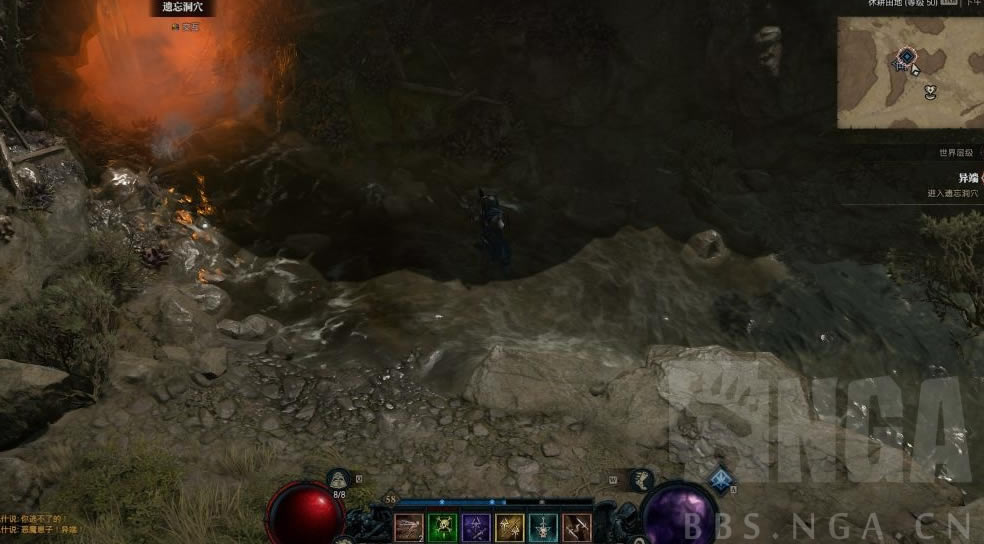Click the blue diamond icon above resource orb
The width and height of the screenshot is (984, 544).
(721, 480)
